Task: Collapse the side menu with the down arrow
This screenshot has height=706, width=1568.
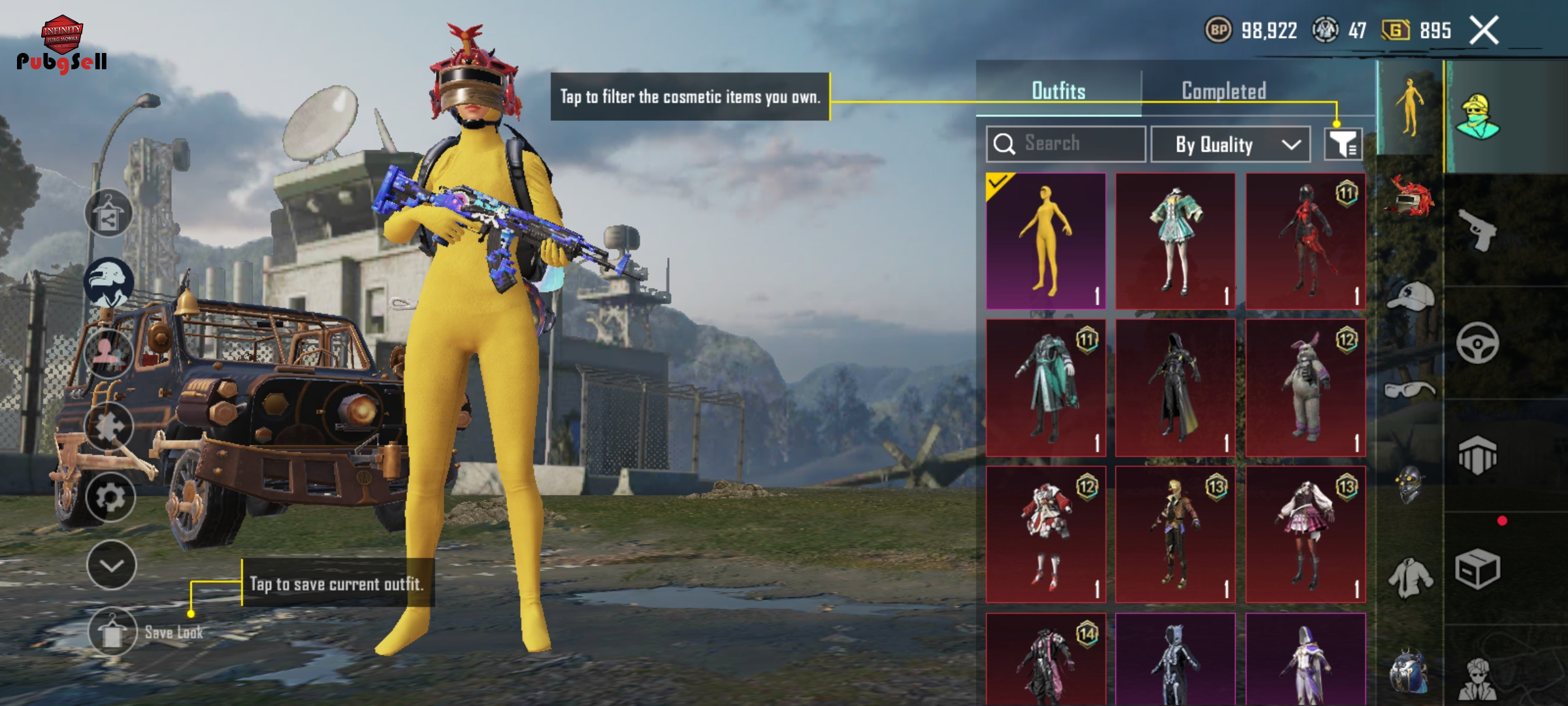Action: [111, 565]
